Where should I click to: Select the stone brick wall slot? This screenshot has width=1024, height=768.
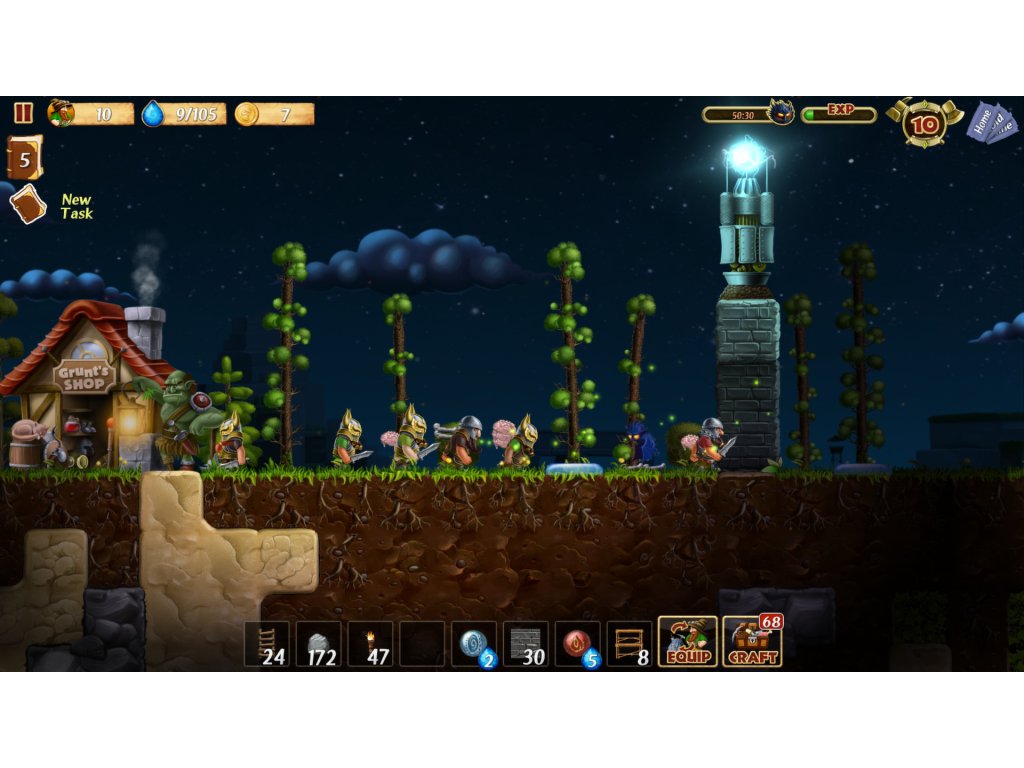click(x=526, y=644)
